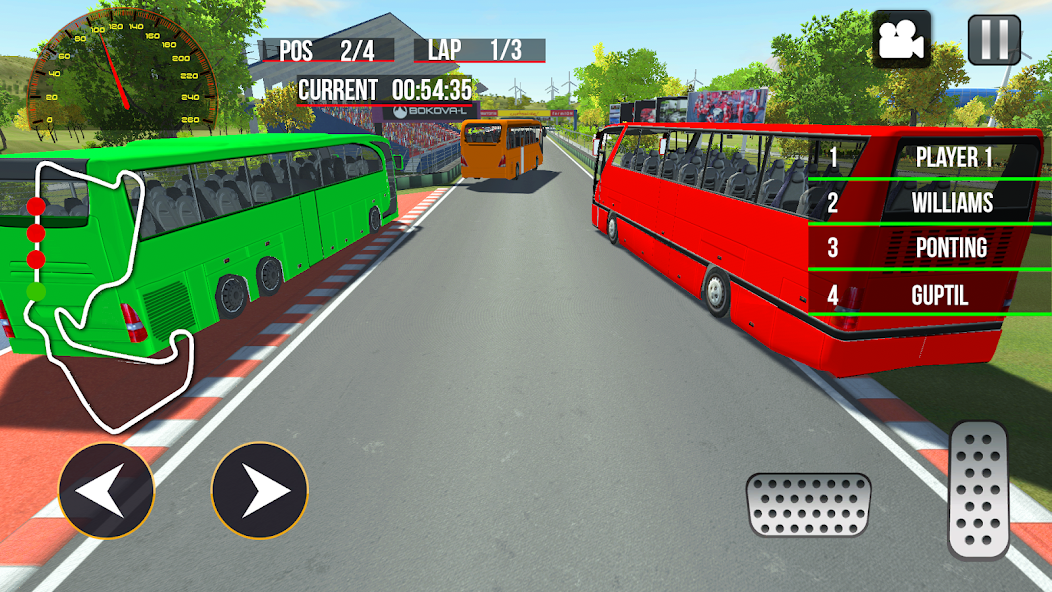The height and width of the screenshot is (592, 1052).
Task: Hit the accelerator pedal
Action: (x=979, y=490)
